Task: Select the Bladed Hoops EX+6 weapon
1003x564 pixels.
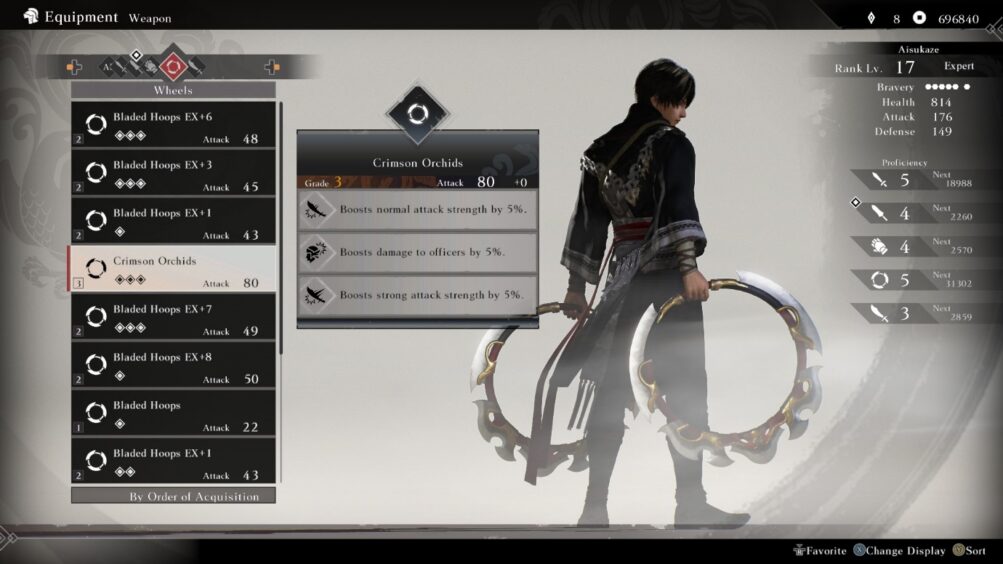Action: [x=173, y=125]
